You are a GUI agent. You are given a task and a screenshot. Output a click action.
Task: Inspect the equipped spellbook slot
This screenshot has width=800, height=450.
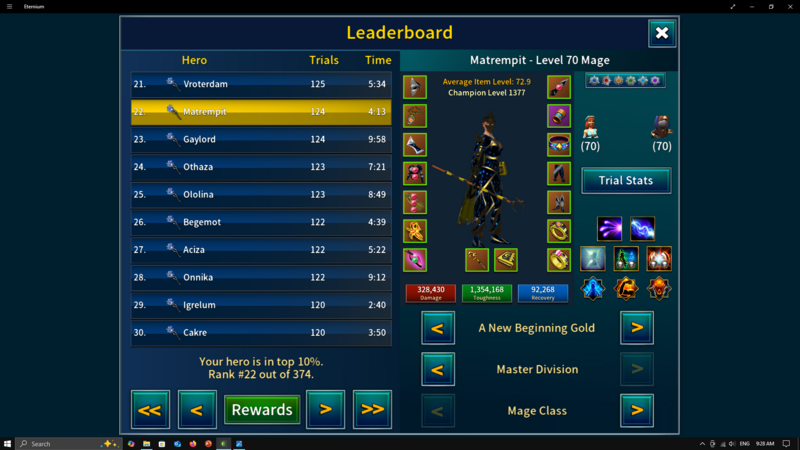click(x=506, y=260)
